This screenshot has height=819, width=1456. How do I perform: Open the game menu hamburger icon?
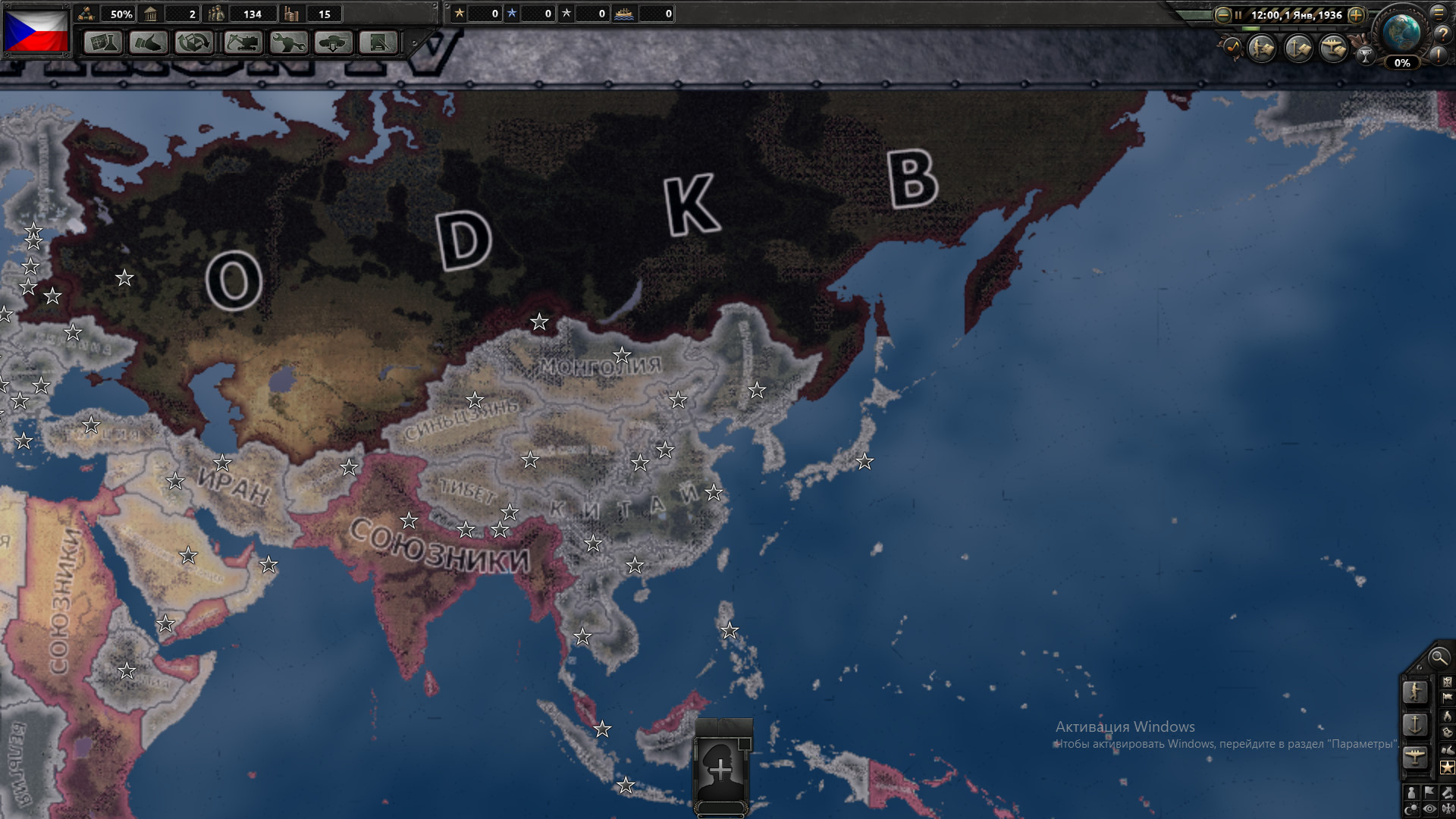pyautogui.click(x=1437, y=14)
